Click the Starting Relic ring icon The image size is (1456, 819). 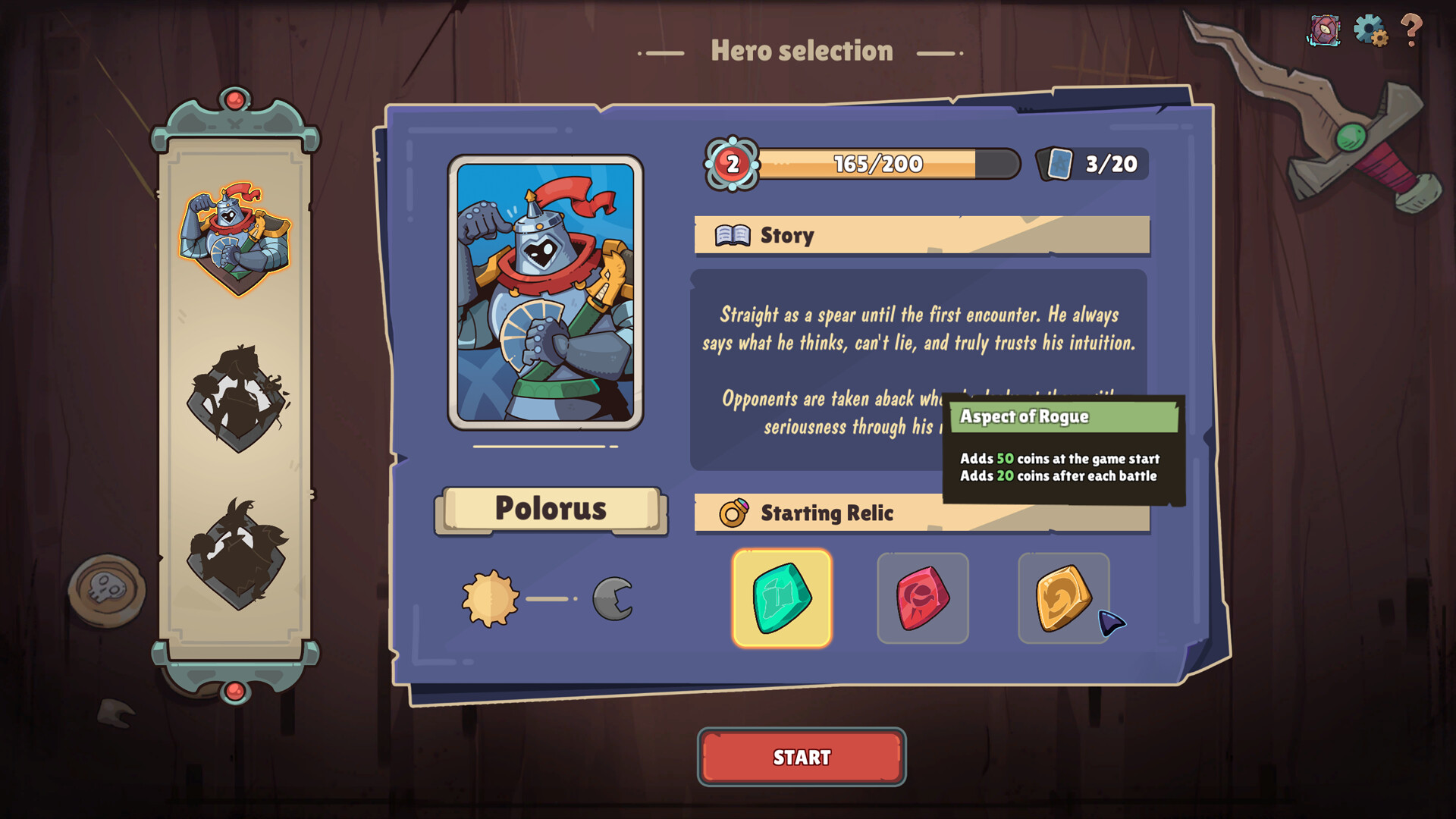(733, 513)
